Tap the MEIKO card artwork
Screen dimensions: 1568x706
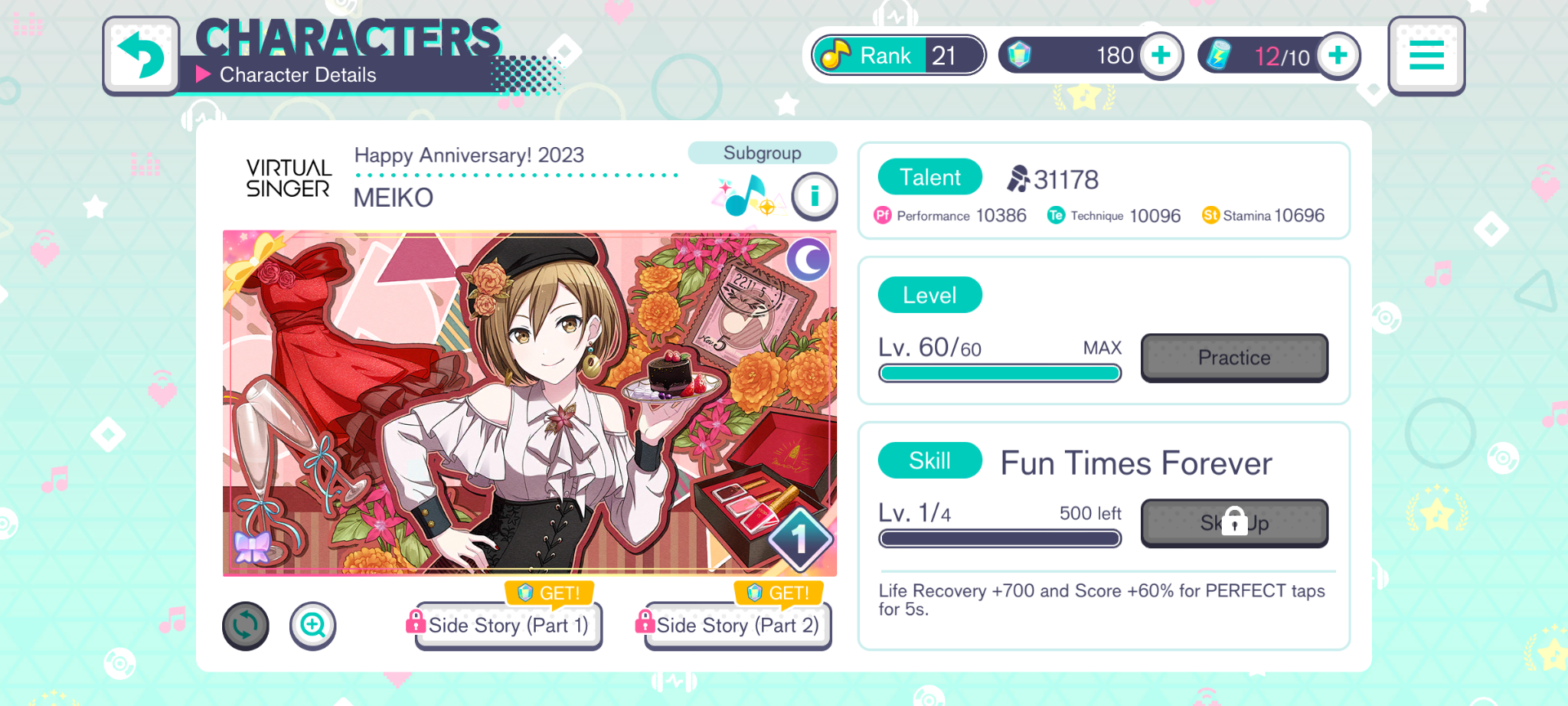pos(529,403)
